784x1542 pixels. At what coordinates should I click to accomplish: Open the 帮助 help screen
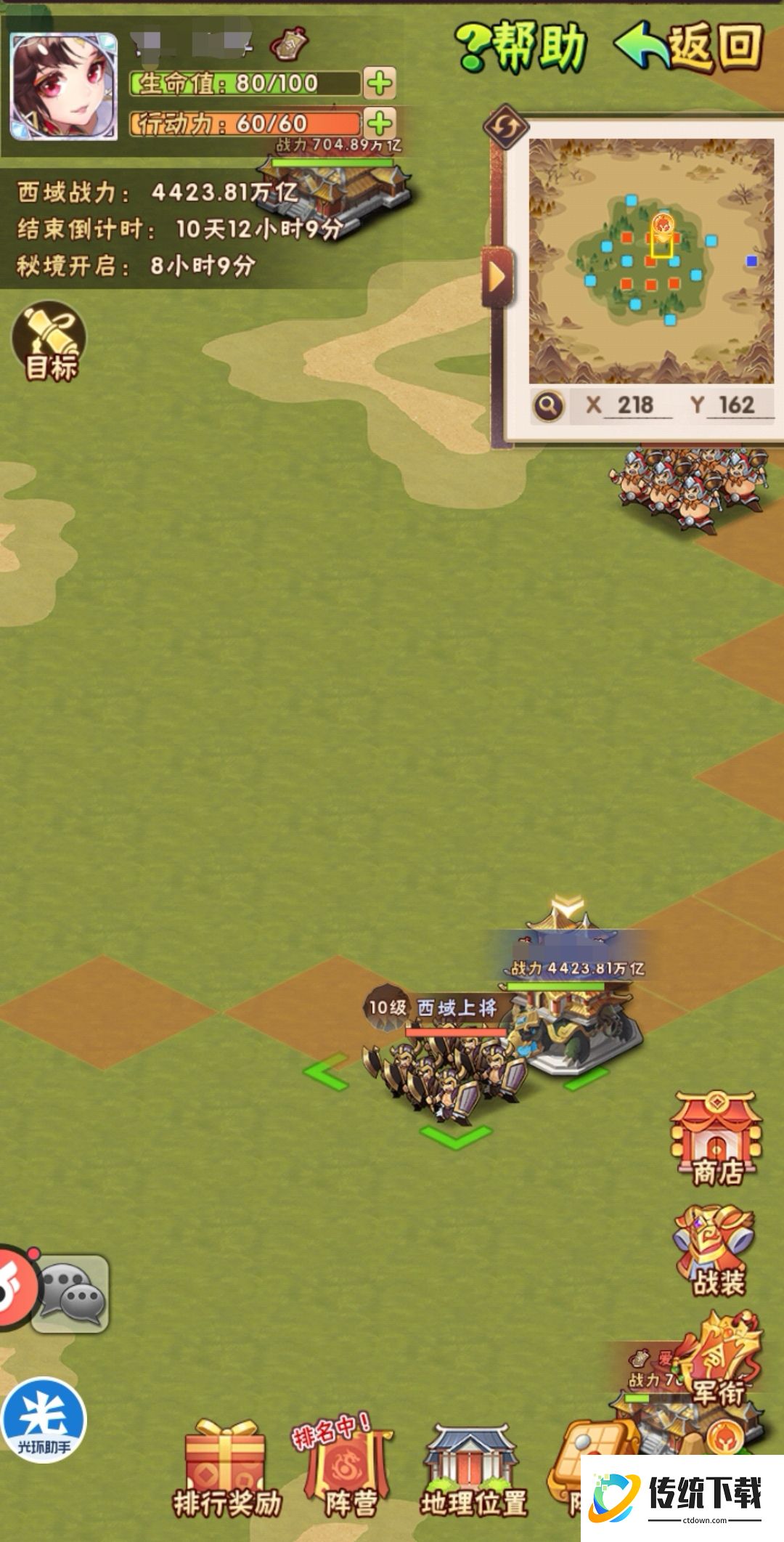[523, 45]
